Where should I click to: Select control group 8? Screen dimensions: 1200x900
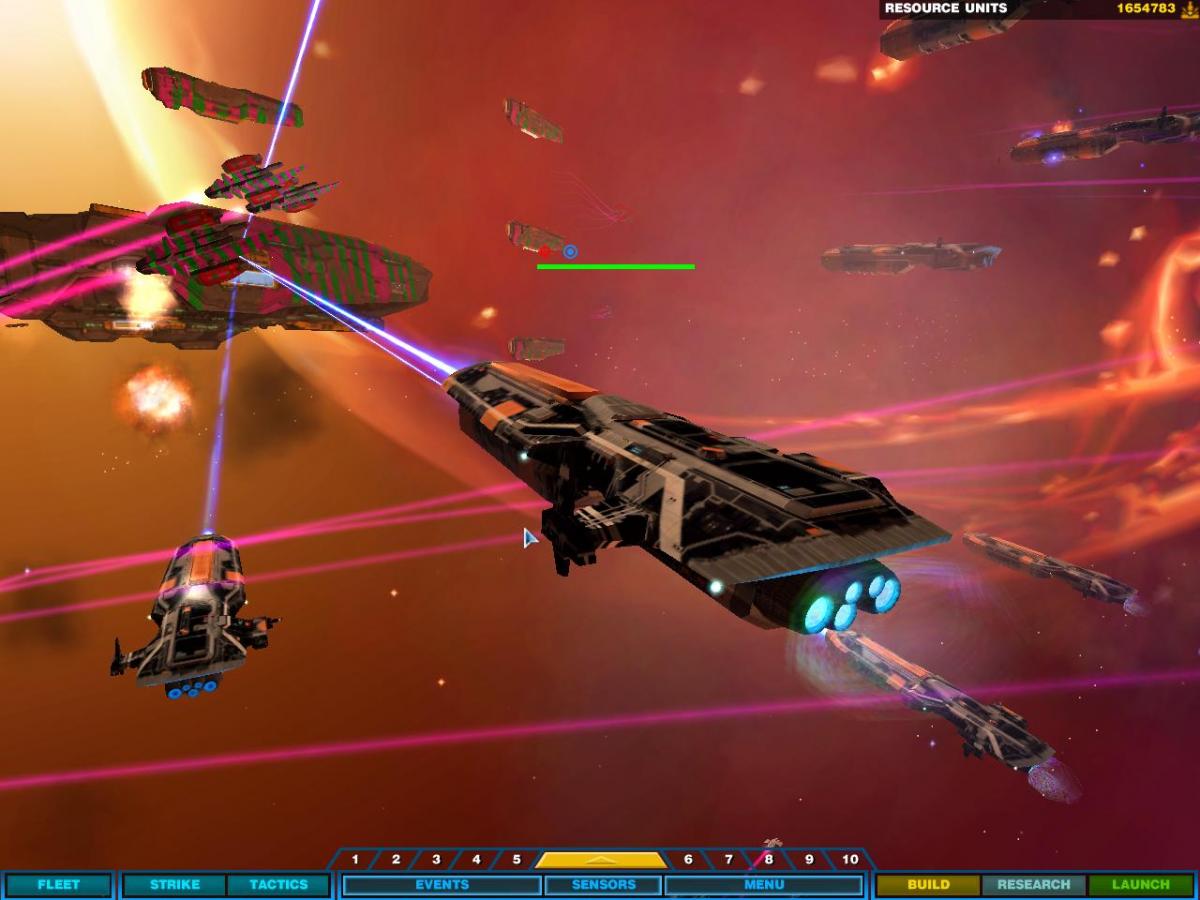[x=768, y=860]
